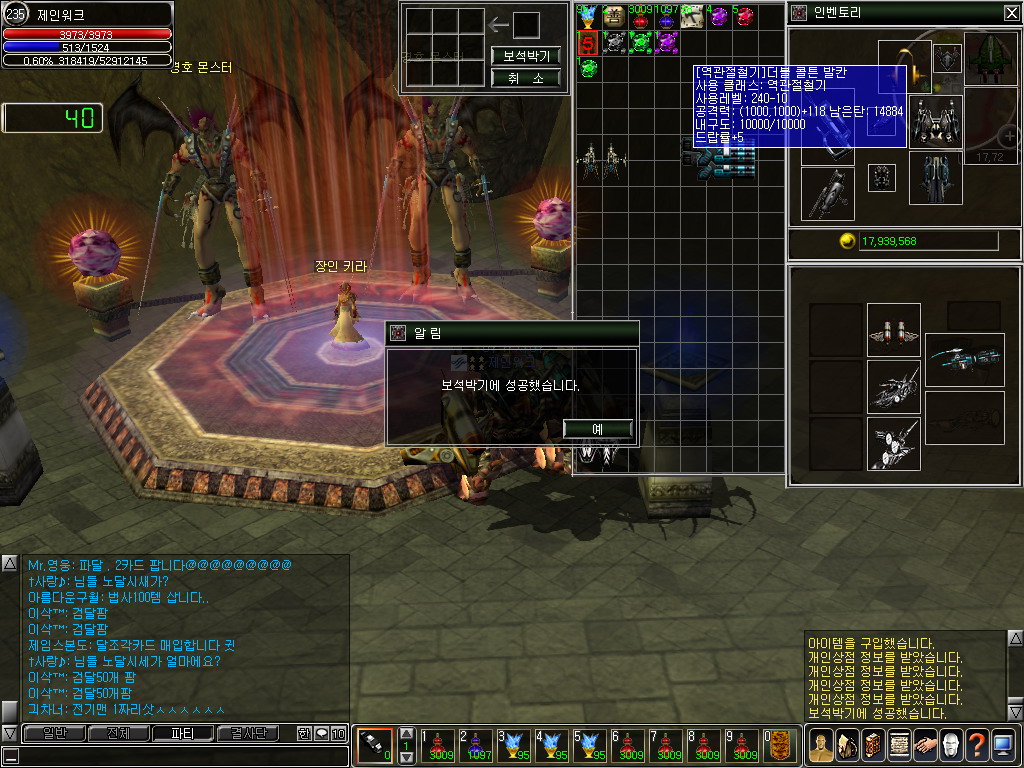
Task: Activate the shield emblem in hotbar slot 0
Action: pyautogui.click(x=781, y=746)
